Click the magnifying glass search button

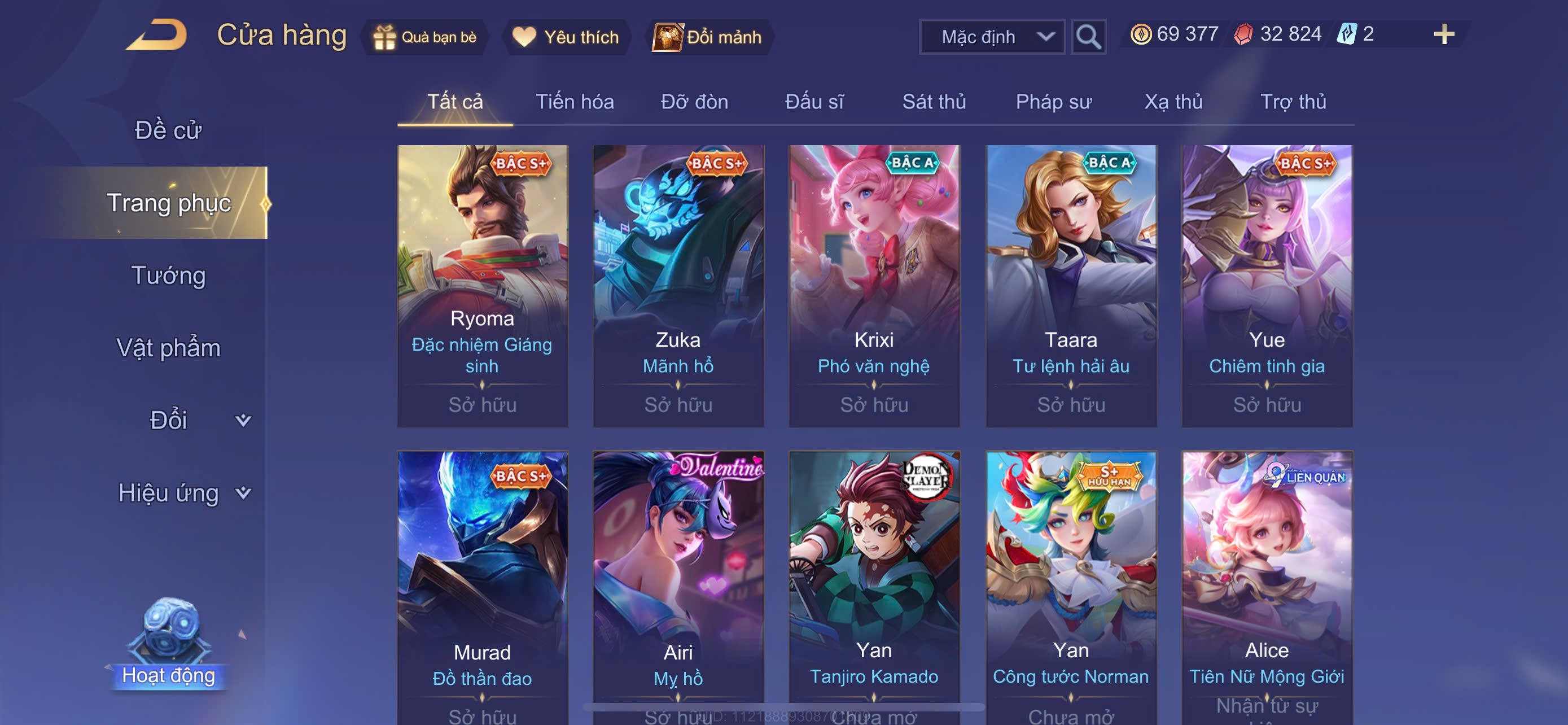1088,37
